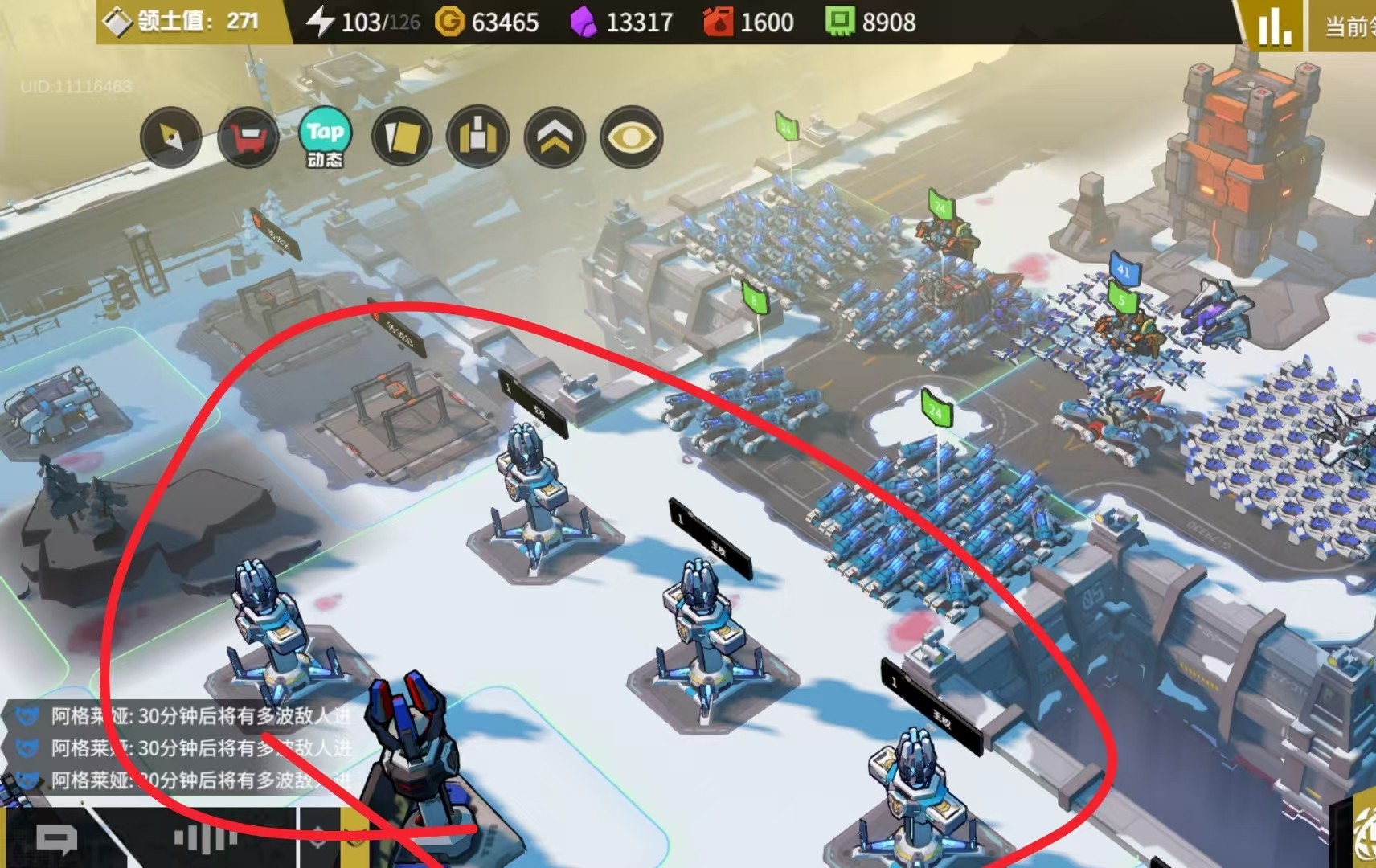Click the 领土值 territory value panel
The height and width of the screenshot is (868, 1376).
(193, 22)
